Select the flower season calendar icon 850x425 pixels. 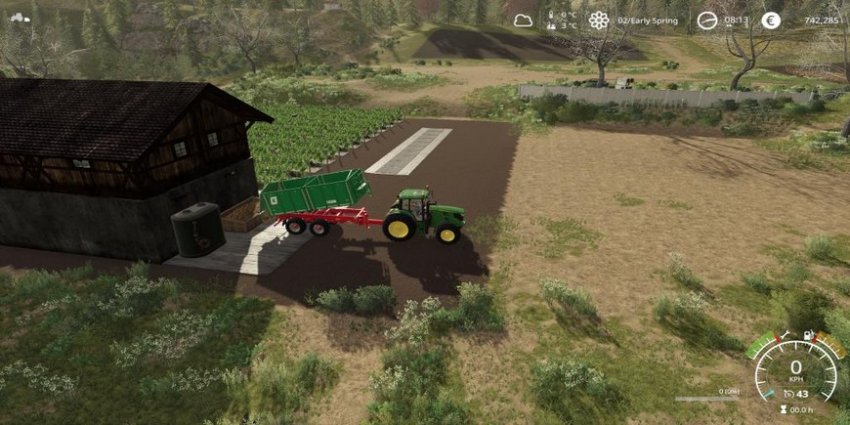tap(598, 19)
